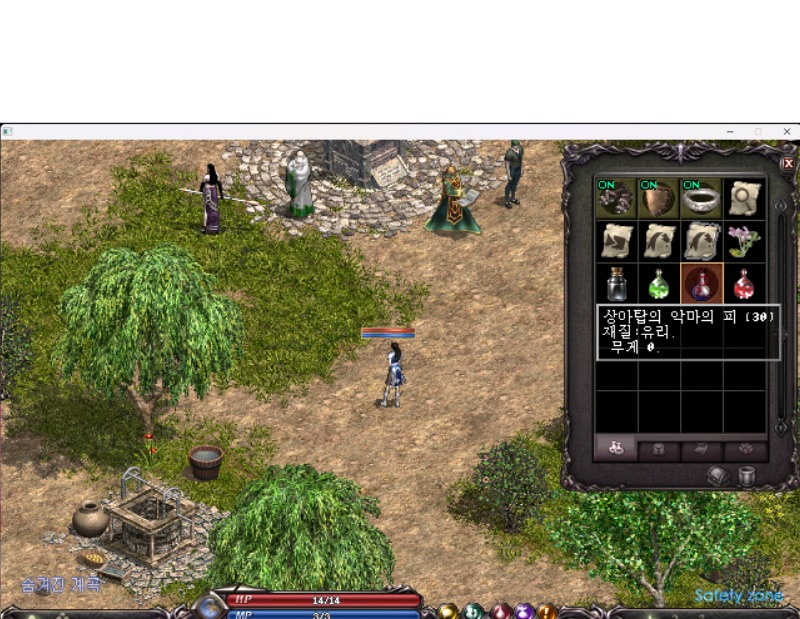Select the equipped round shield slot

pos(659,198)
